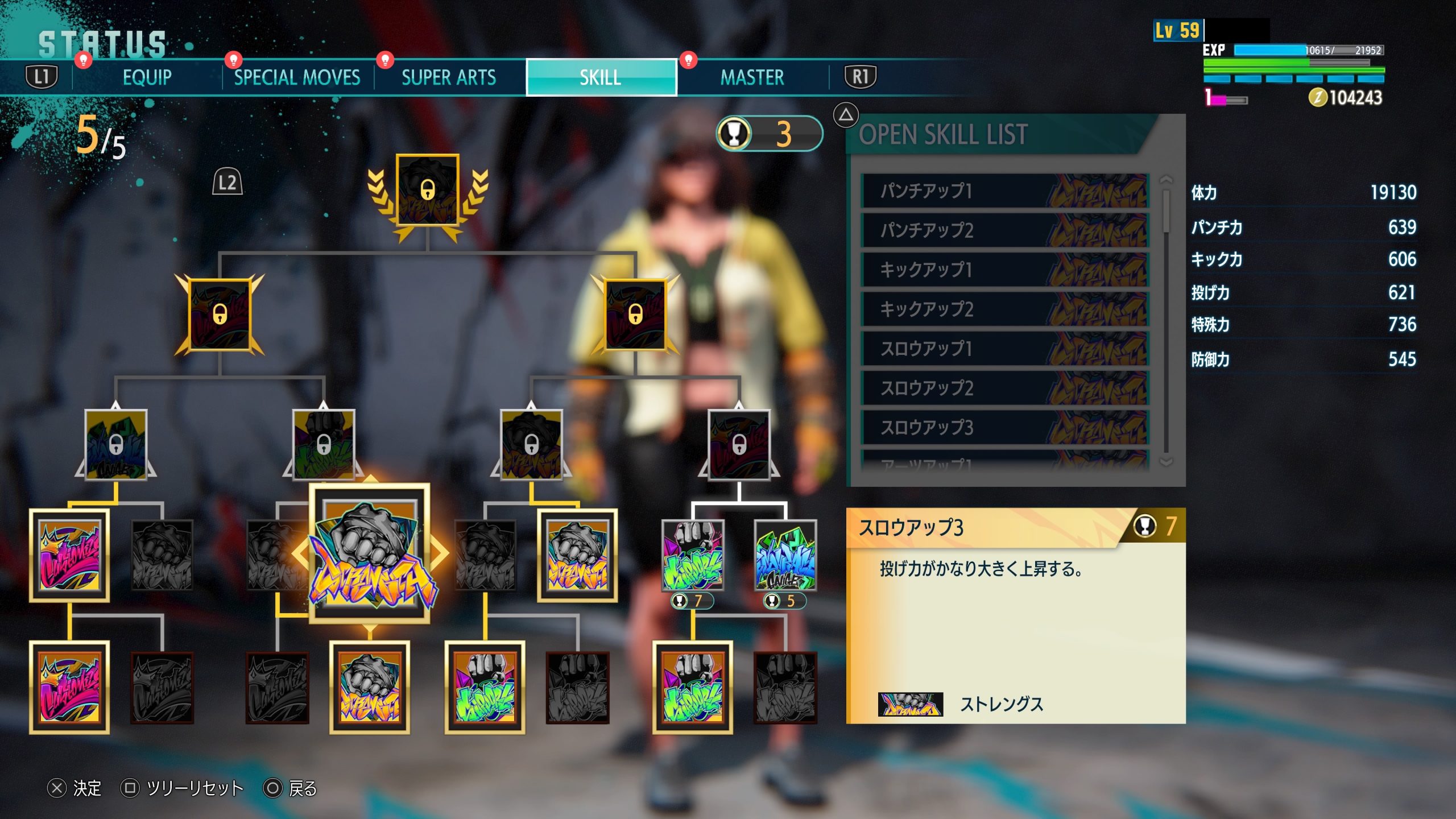Image resolution: width=1456 pixels, height=819 pixels.
Task: Select the SKILL tab
Action: [601, 77]
